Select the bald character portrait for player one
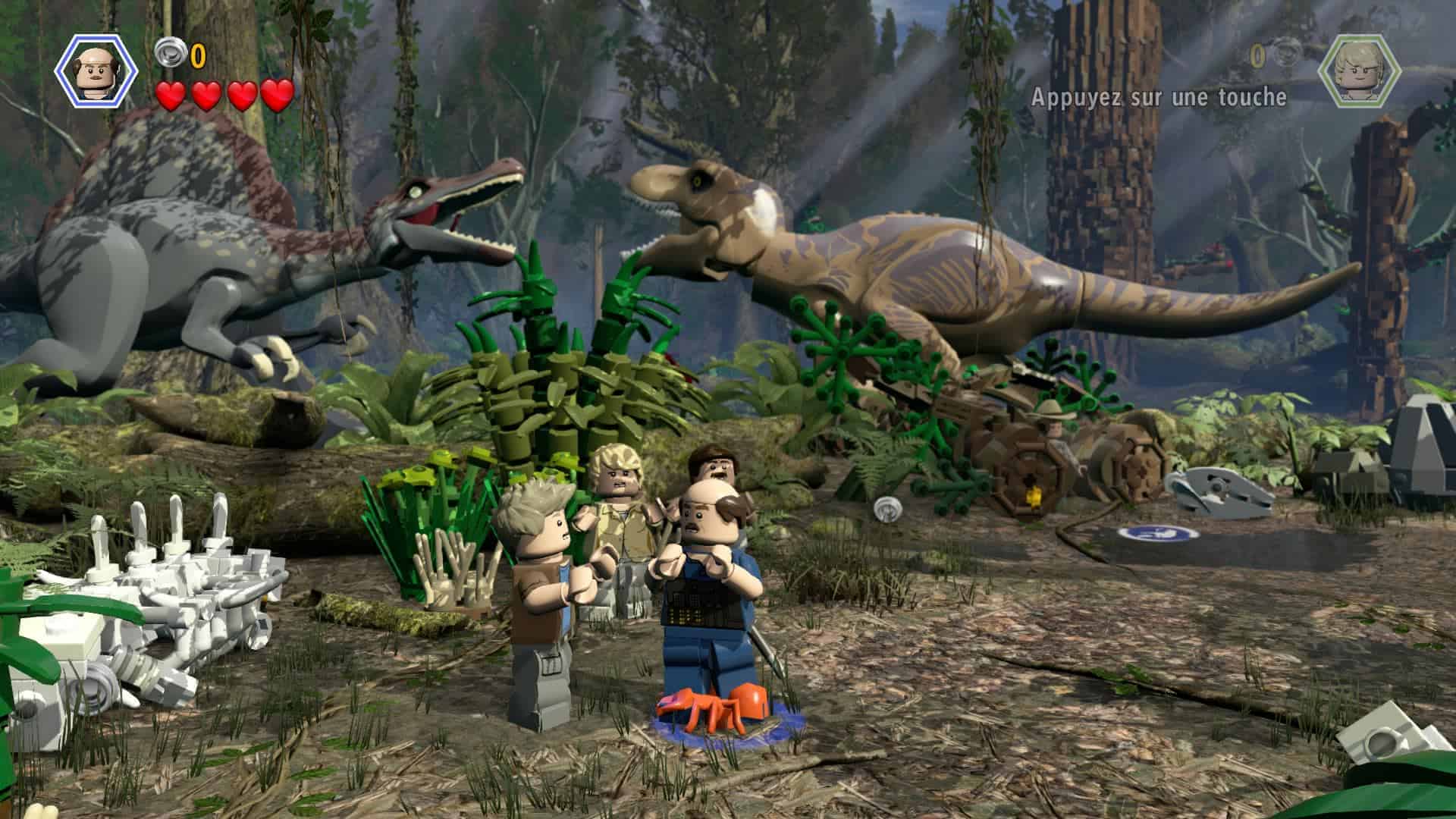 click(x=96, y=71)
